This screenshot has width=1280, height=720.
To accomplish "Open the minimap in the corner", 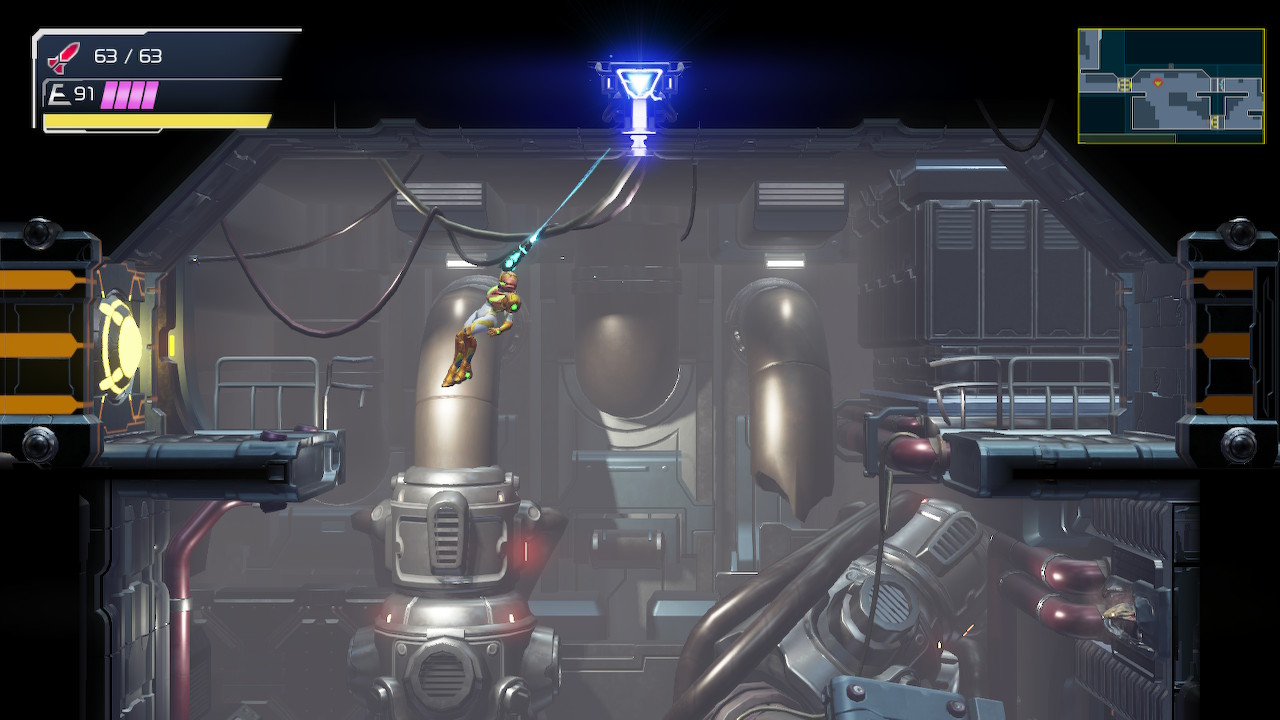I will click(x=1170, y=85).
